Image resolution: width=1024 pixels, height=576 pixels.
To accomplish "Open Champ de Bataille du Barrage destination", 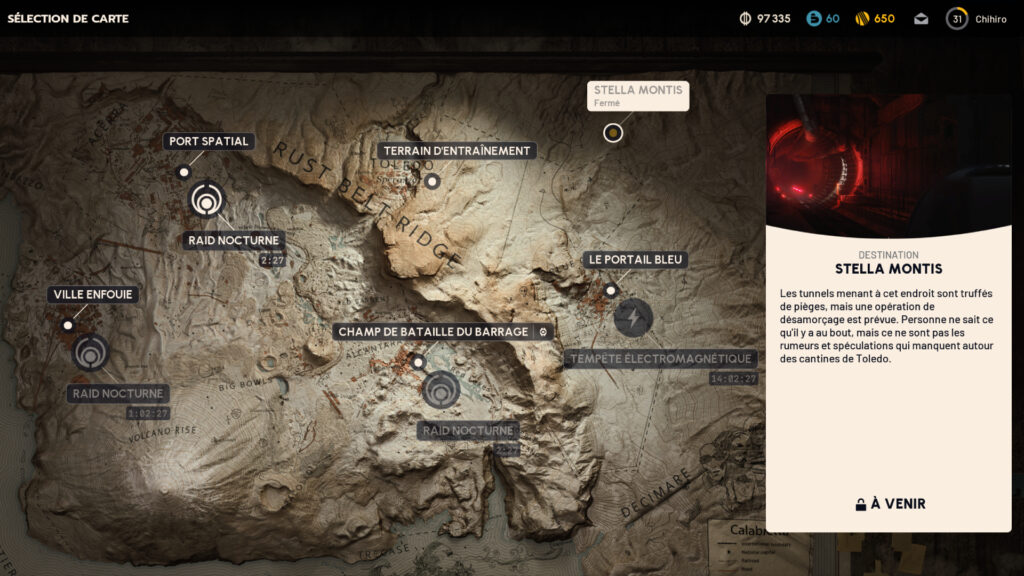I will click(433, 331).
